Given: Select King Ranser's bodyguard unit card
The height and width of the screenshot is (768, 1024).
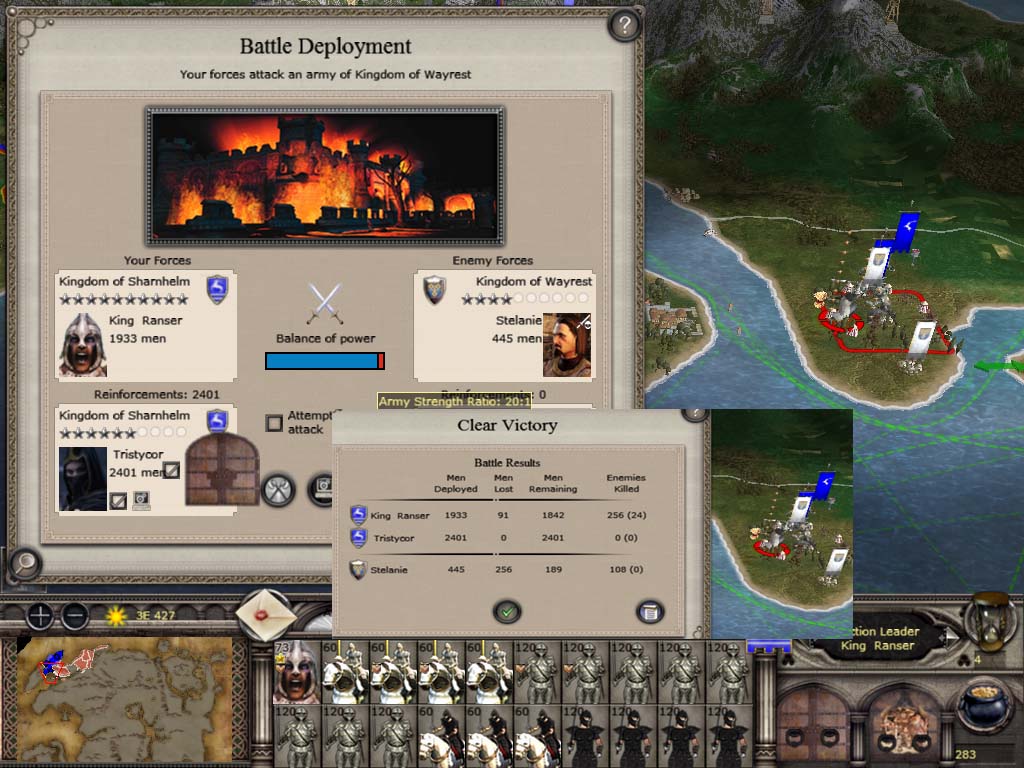Looking at the screenshot, I should pyautogui.click(x=296, y=672).
